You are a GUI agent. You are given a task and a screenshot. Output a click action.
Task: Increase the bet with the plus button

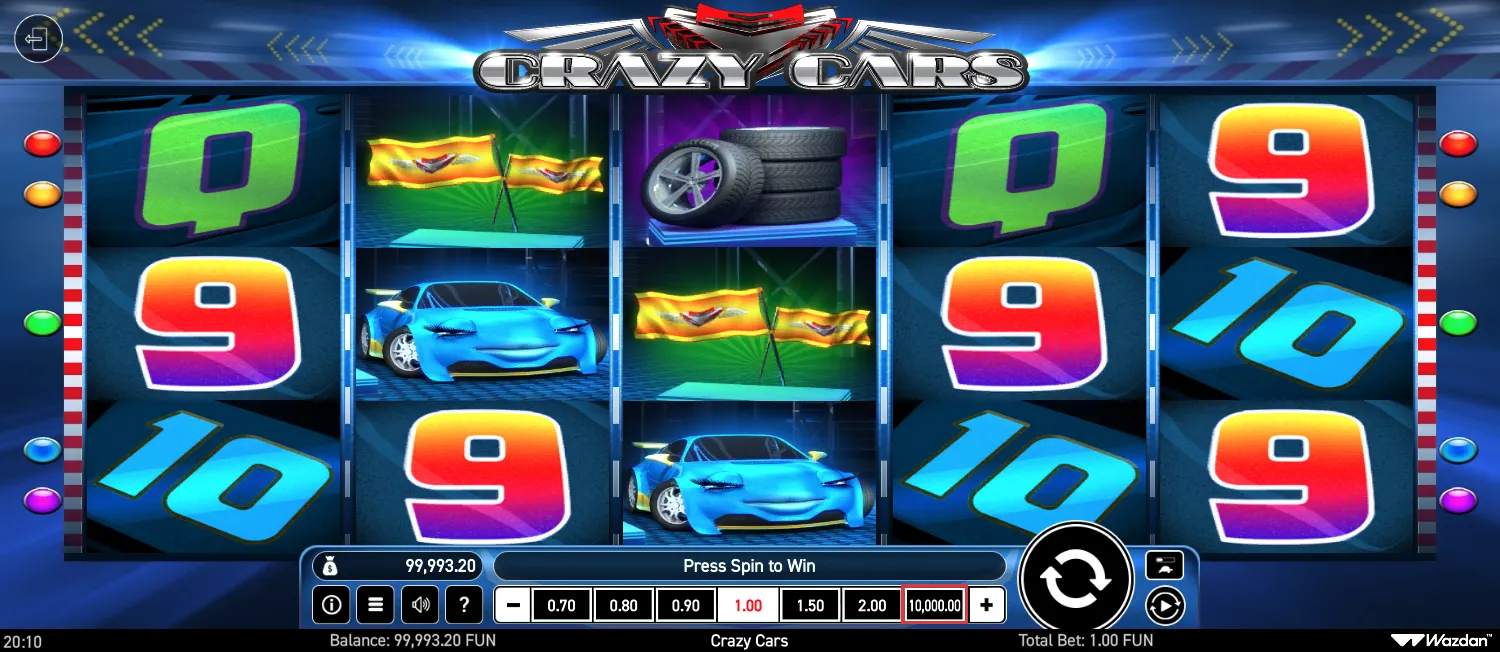tap(987, 605)
